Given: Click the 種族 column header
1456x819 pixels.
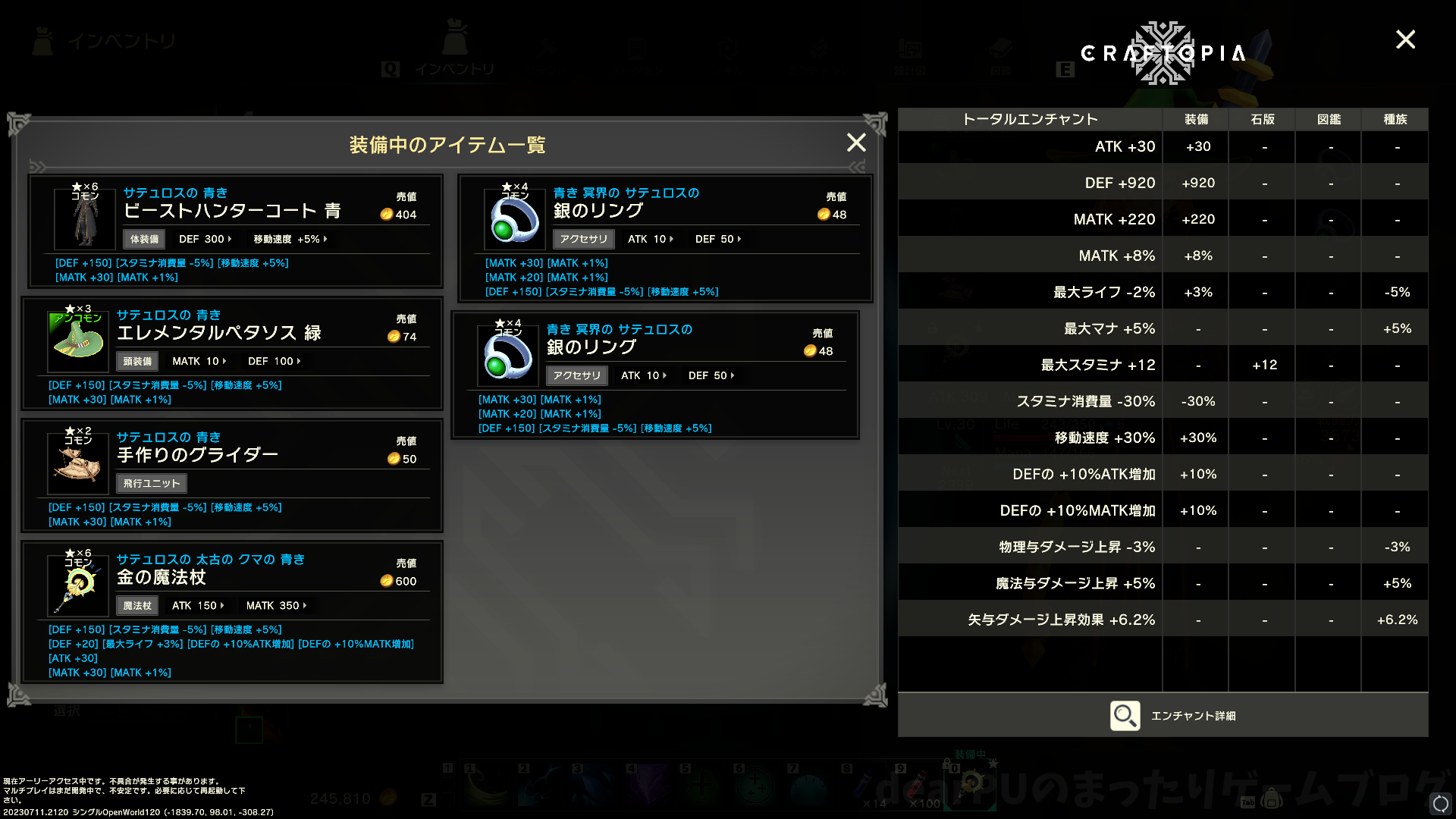Looking at the screenshot, I should coord(1395,119).
